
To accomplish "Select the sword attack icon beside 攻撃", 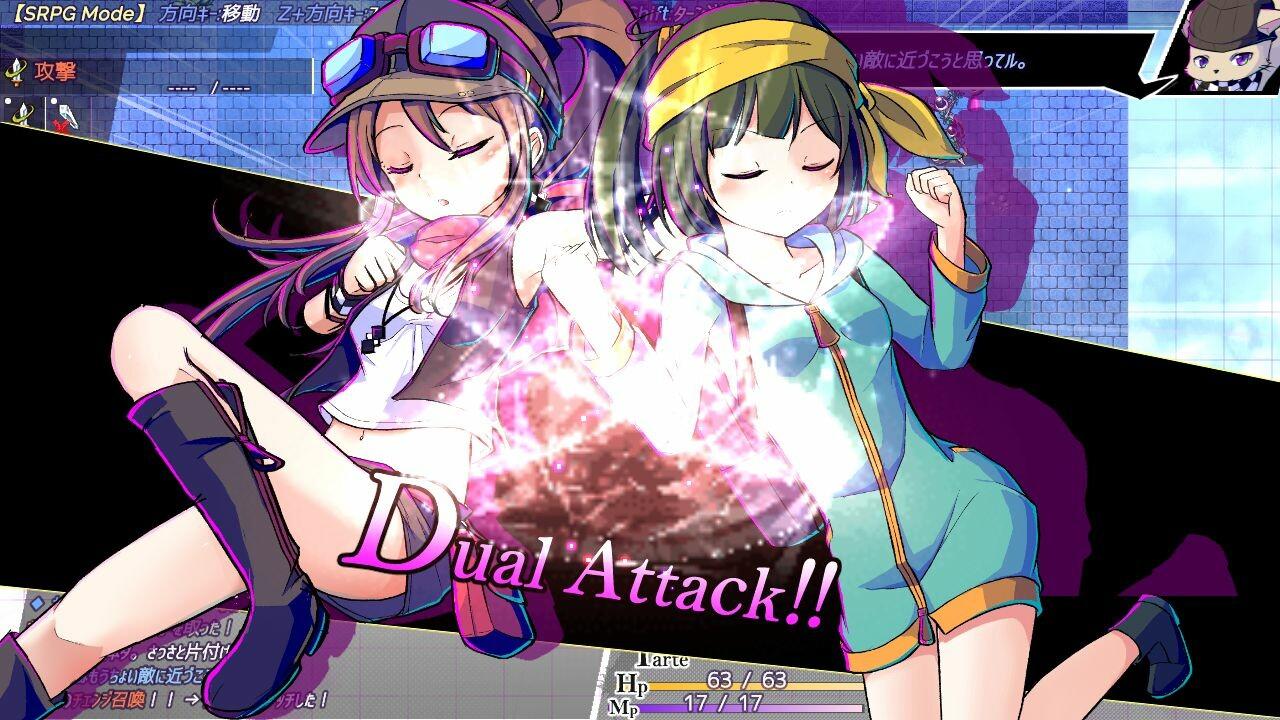I will (x=16, y=72).
